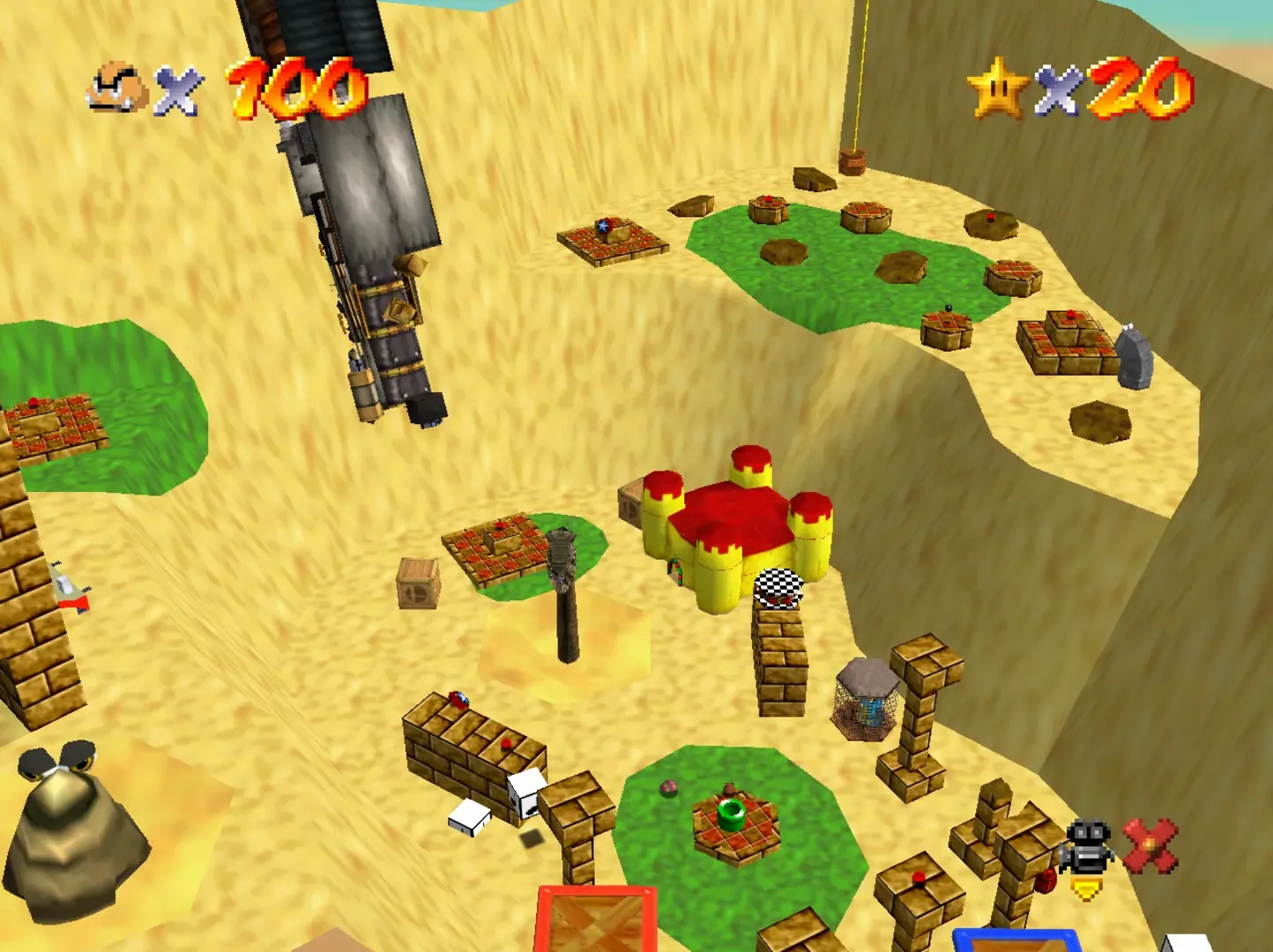The width and height of the screenshot is (1273, 952).
Task: Select the red X flower beside the robot
Action: tap(1150, 844)
